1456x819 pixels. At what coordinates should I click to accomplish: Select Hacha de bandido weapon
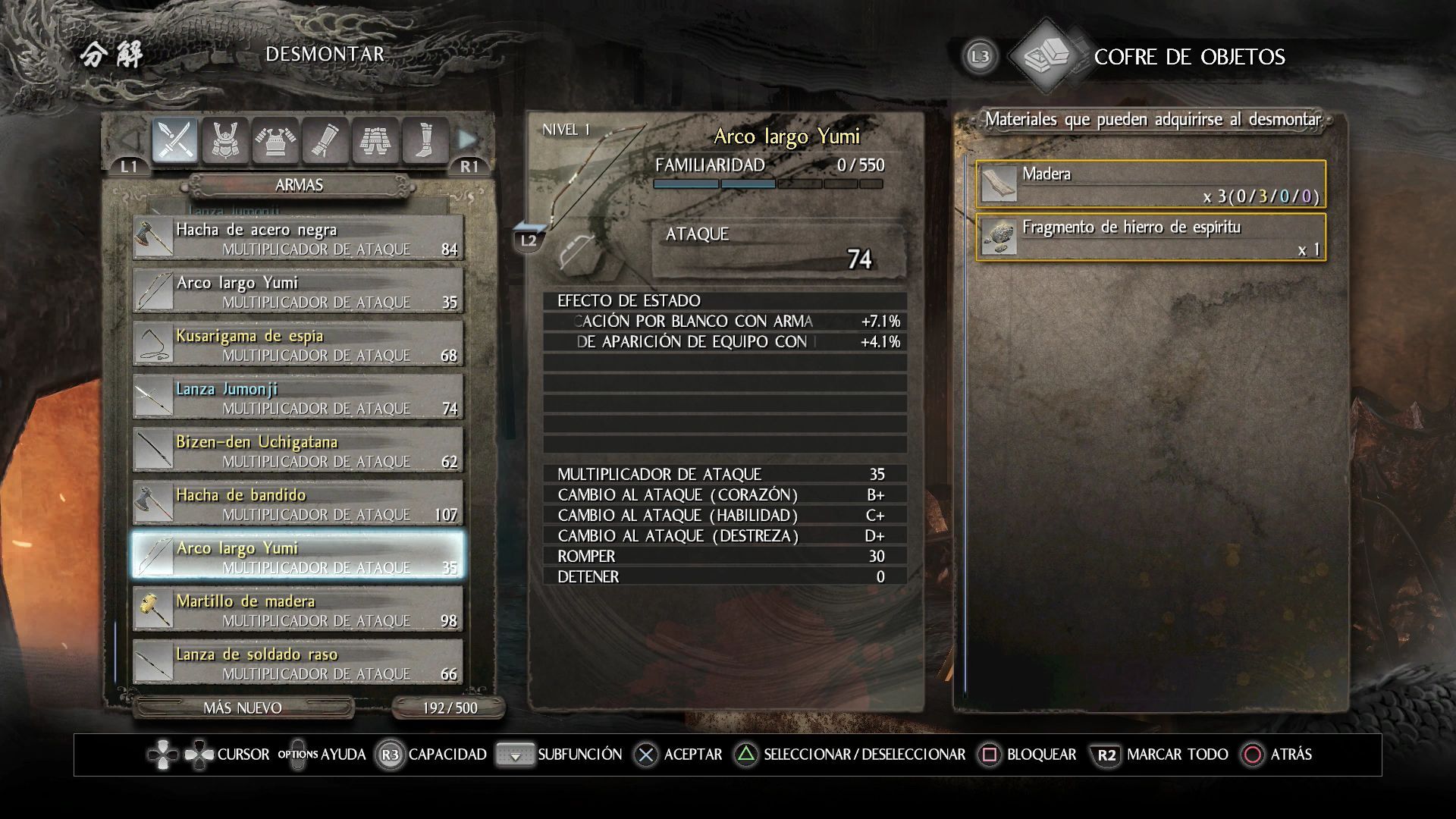click(298, 504)
